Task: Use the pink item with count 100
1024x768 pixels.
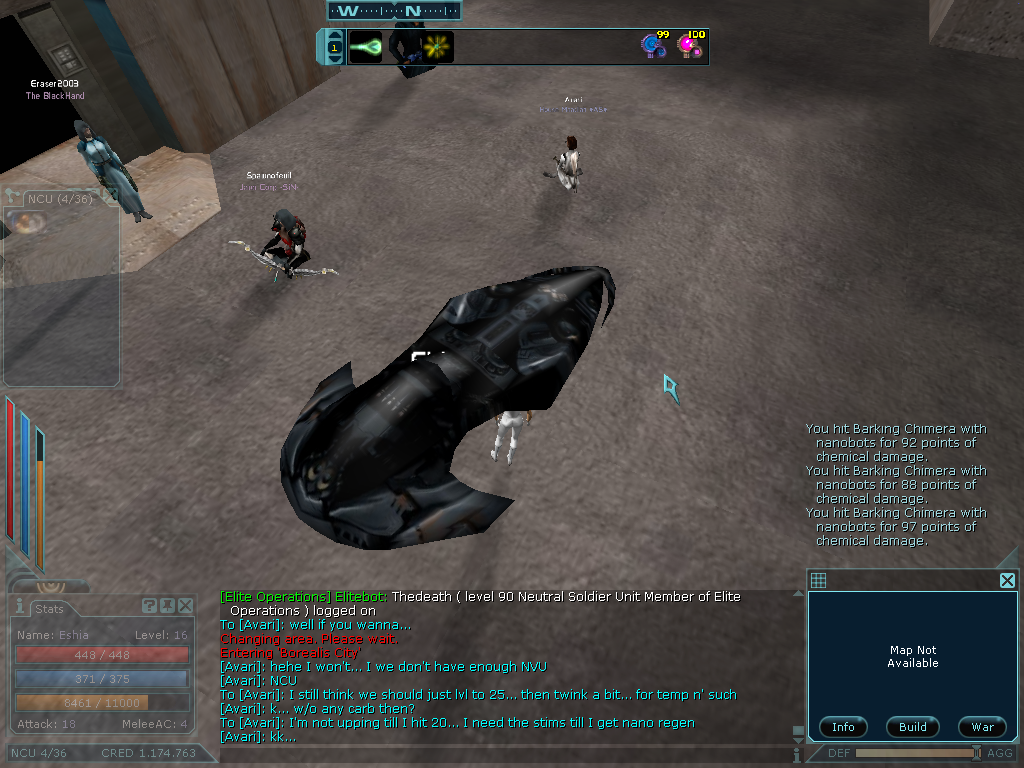Action: coord(690,46)
